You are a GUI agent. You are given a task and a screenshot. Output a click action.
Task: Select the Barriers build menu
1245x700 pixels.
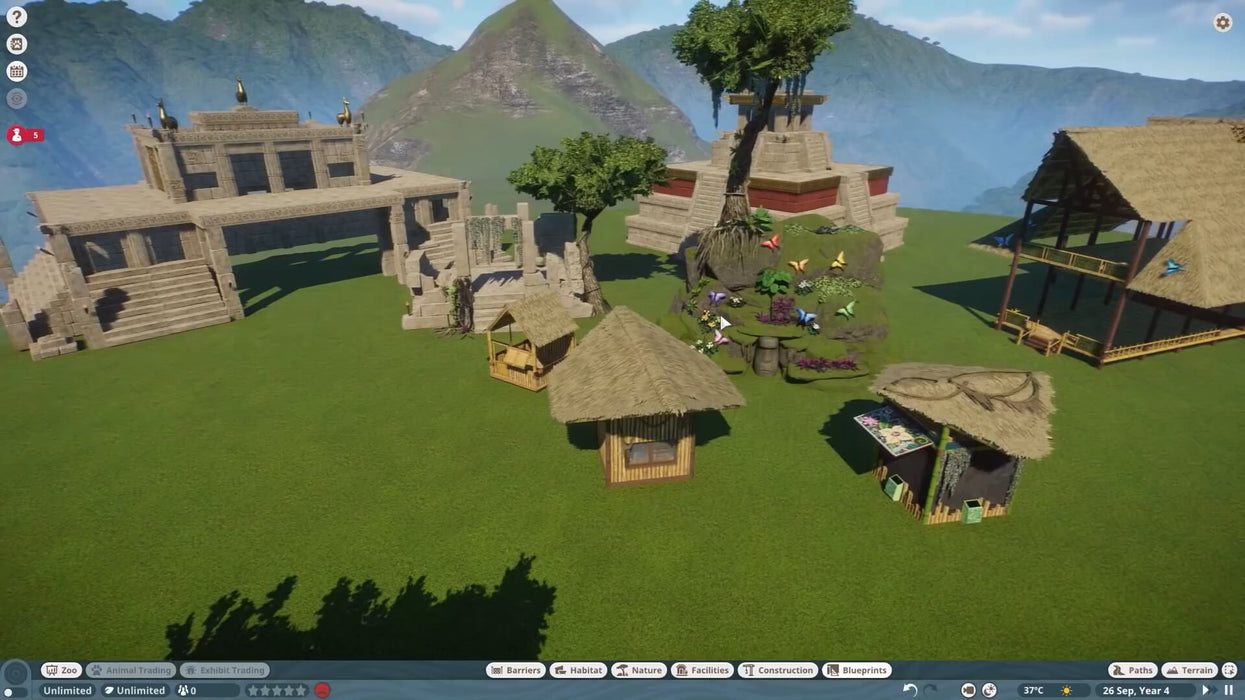pyautogui.click(x=515, y=670)
